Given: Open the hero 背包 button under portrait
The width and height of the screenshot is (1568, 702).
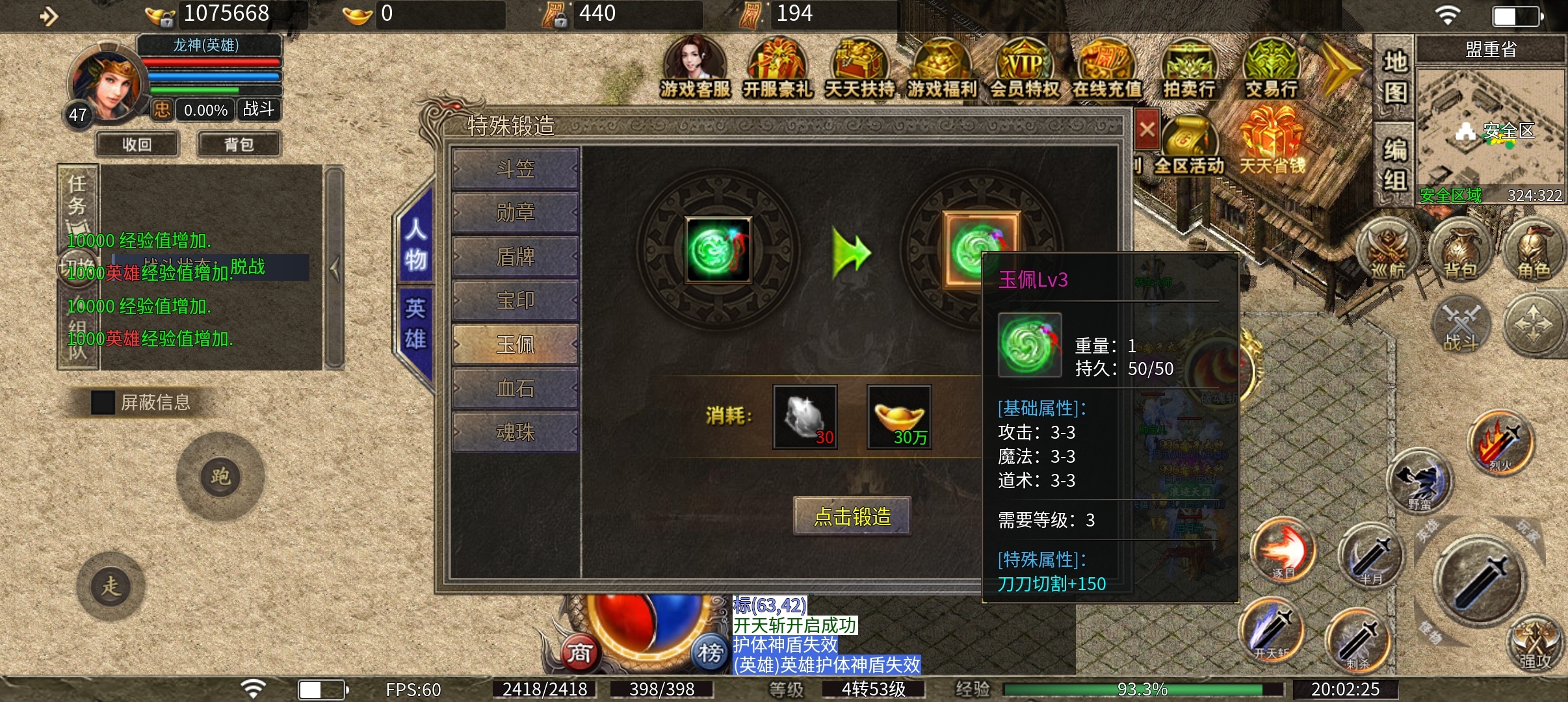Looking at the screenshot, I should tap(239, 144).
